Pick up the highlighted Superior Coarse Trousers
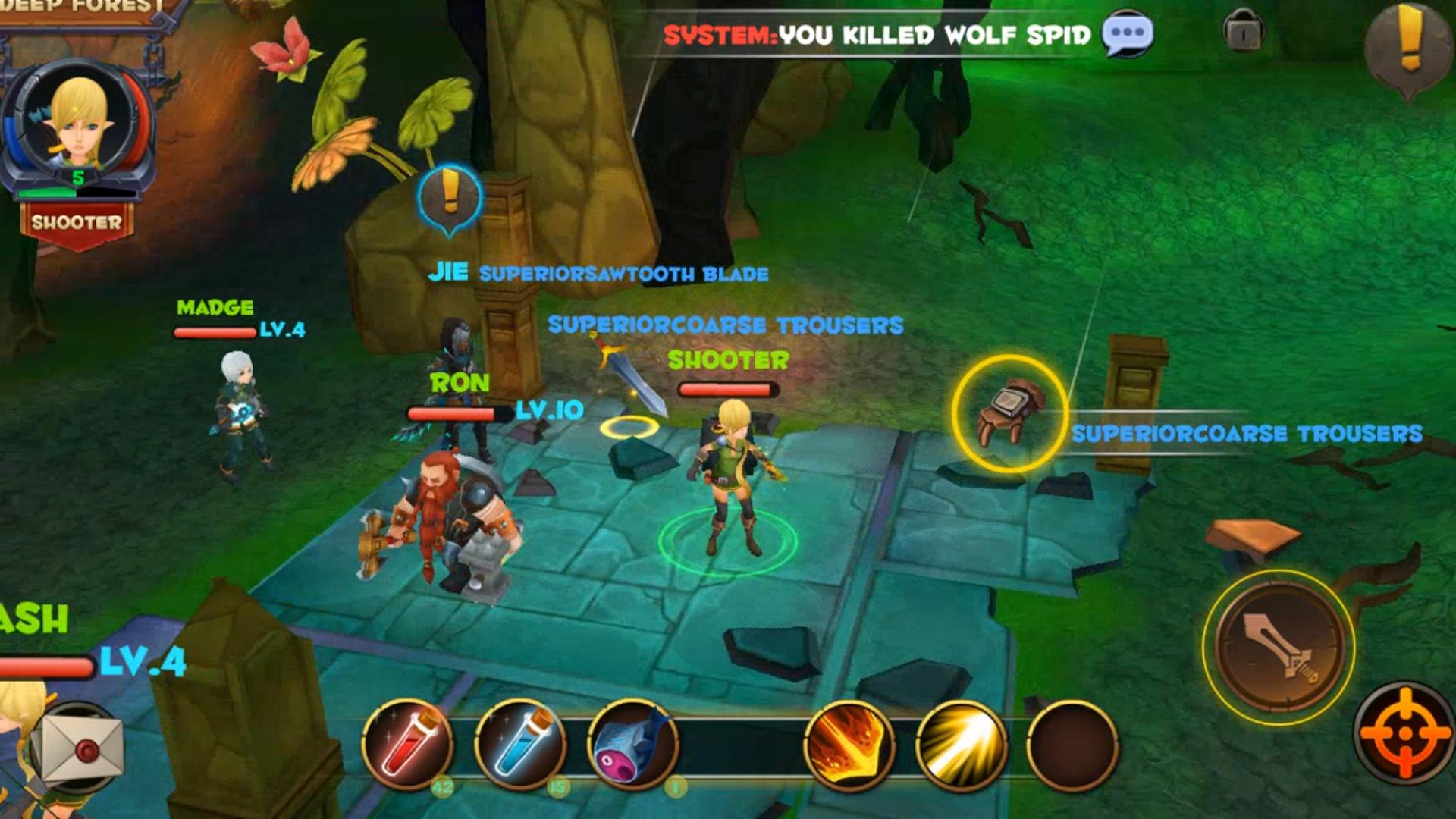The image size is (1456, 819). pyautogui.click(x=1009, y=414)
